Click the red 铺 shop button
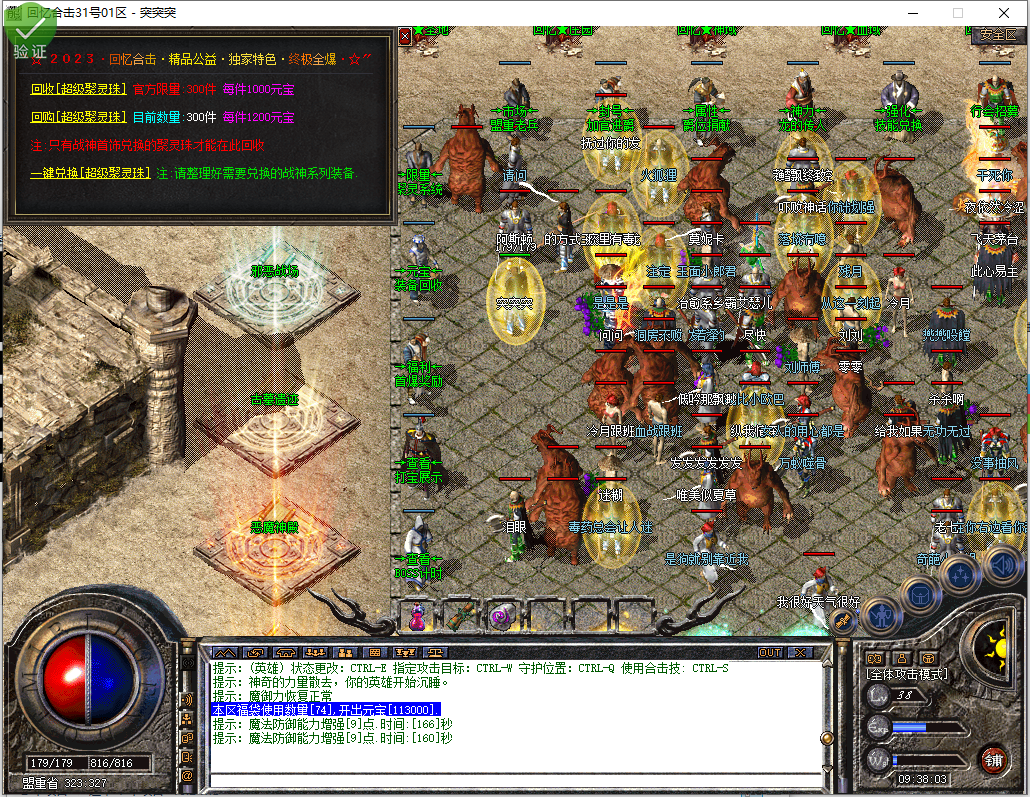1030x797 pixels. 993,758
